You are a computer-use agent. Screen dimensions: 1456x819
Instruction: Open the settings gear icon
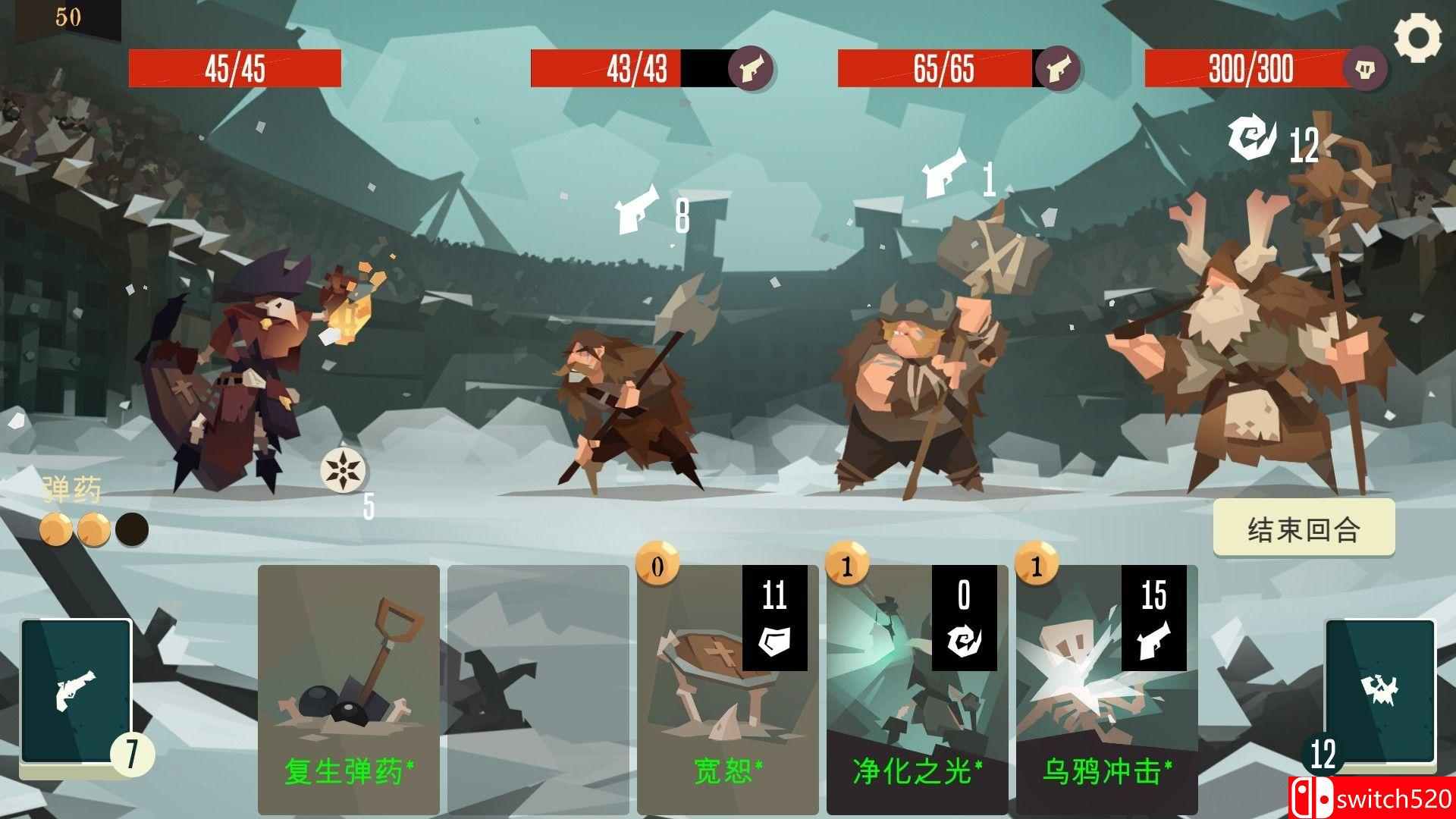click(1417, 36)
